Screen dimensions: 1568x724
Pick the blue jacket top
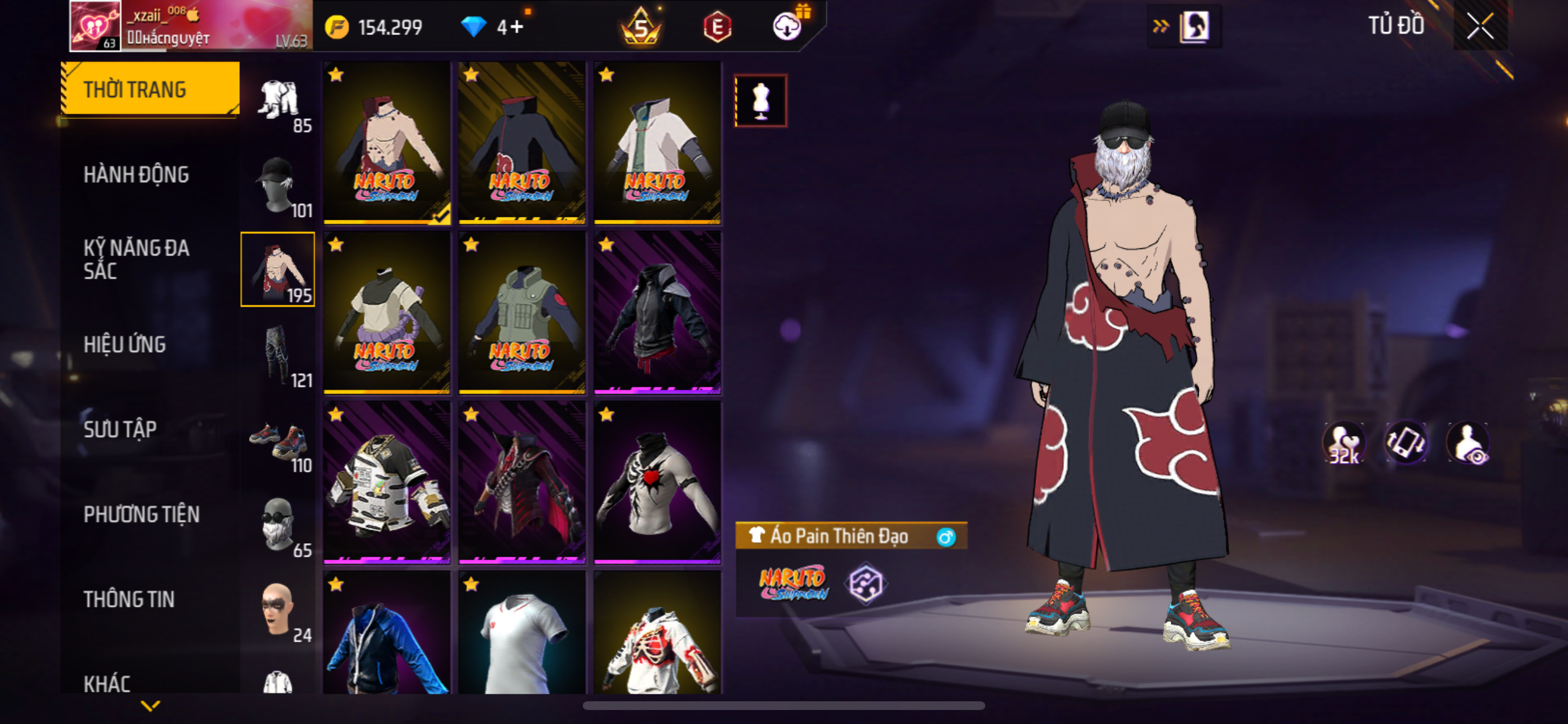[x=387, y=632]
